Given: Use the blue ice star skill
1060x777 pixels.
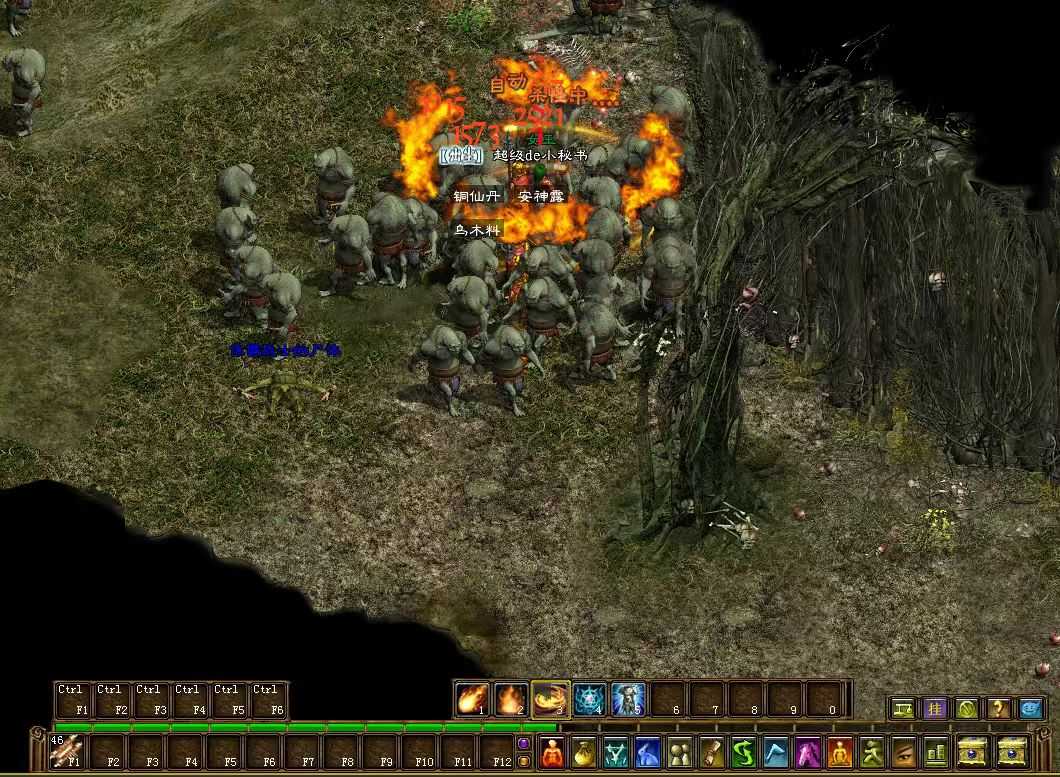Looking at the screenshot, I should [x=589, y=699].
